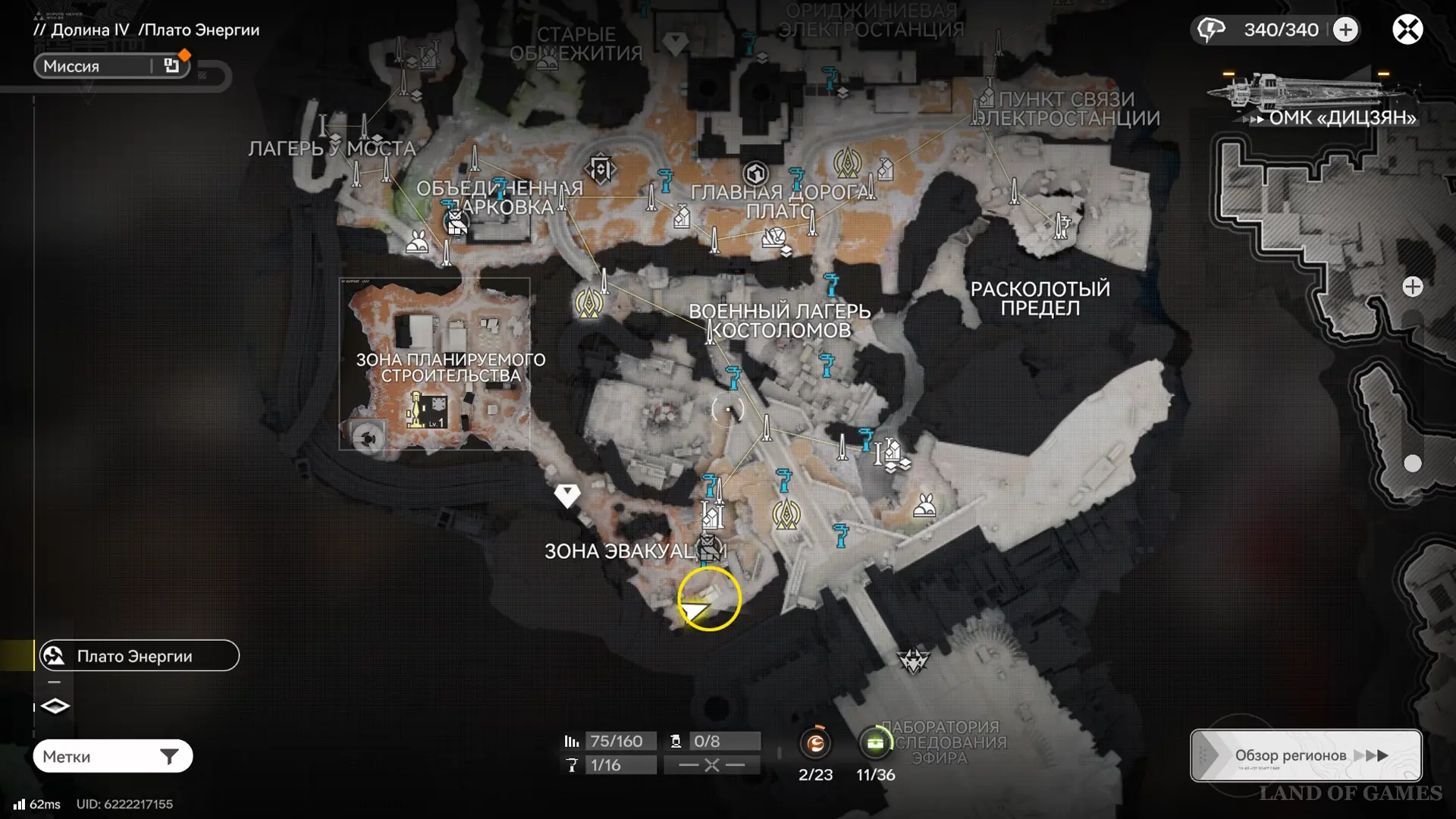
Task: Select the rabbit icon near Объединенная парковка
Action: tap(417, 241)
